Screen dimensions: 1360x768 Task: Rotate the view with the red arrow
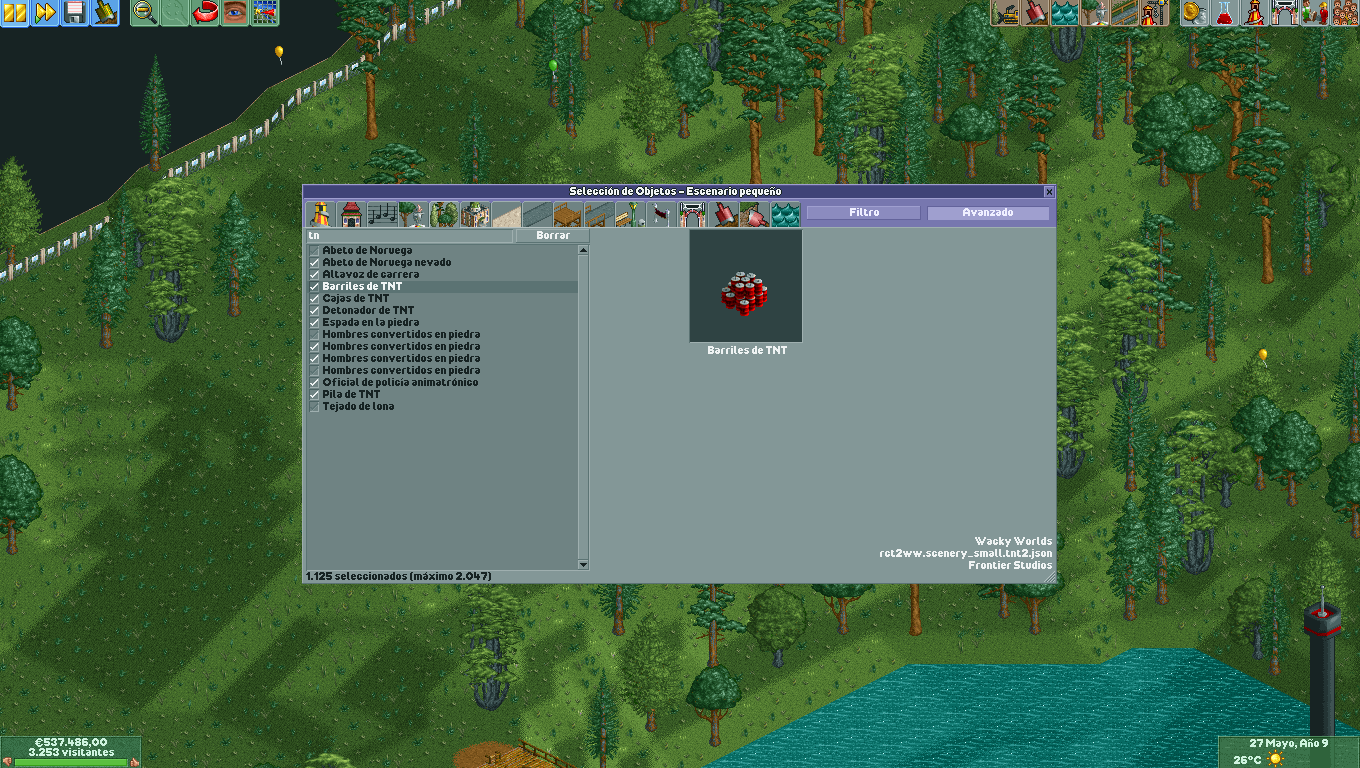pos(204,14)
